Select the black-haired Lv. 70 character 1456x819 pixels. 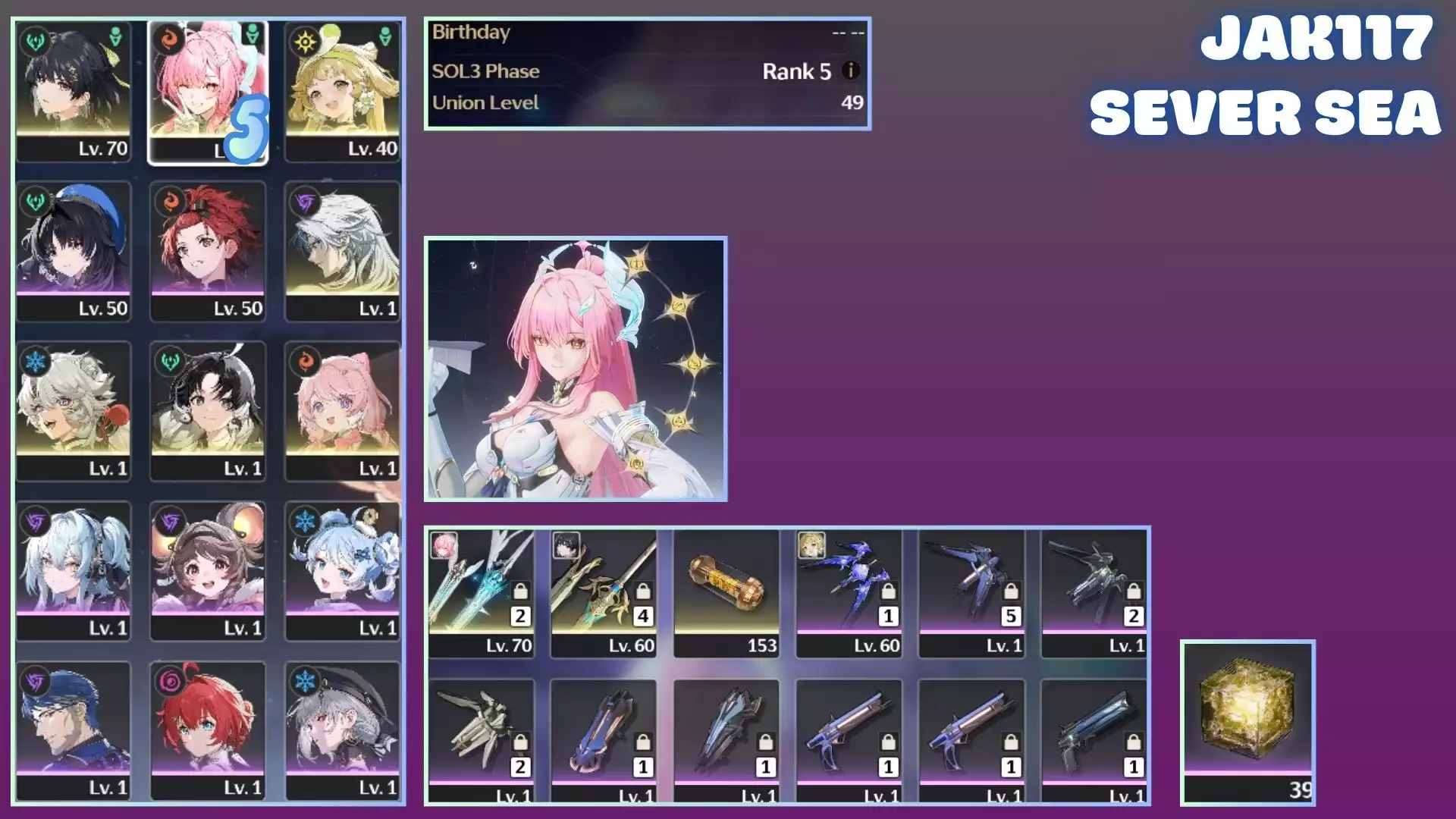pos(74,91)
